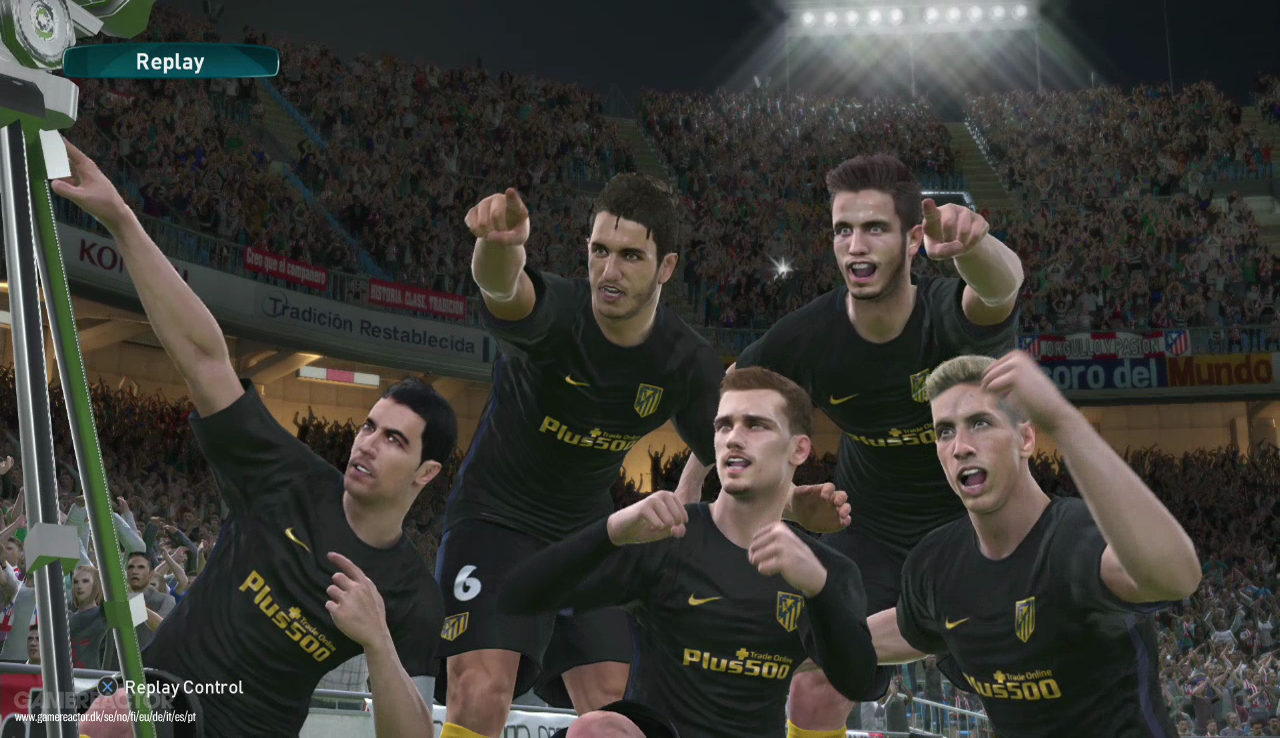Click the Atlético Madrid crest on Griezmann's shirt

pos(789,612)
